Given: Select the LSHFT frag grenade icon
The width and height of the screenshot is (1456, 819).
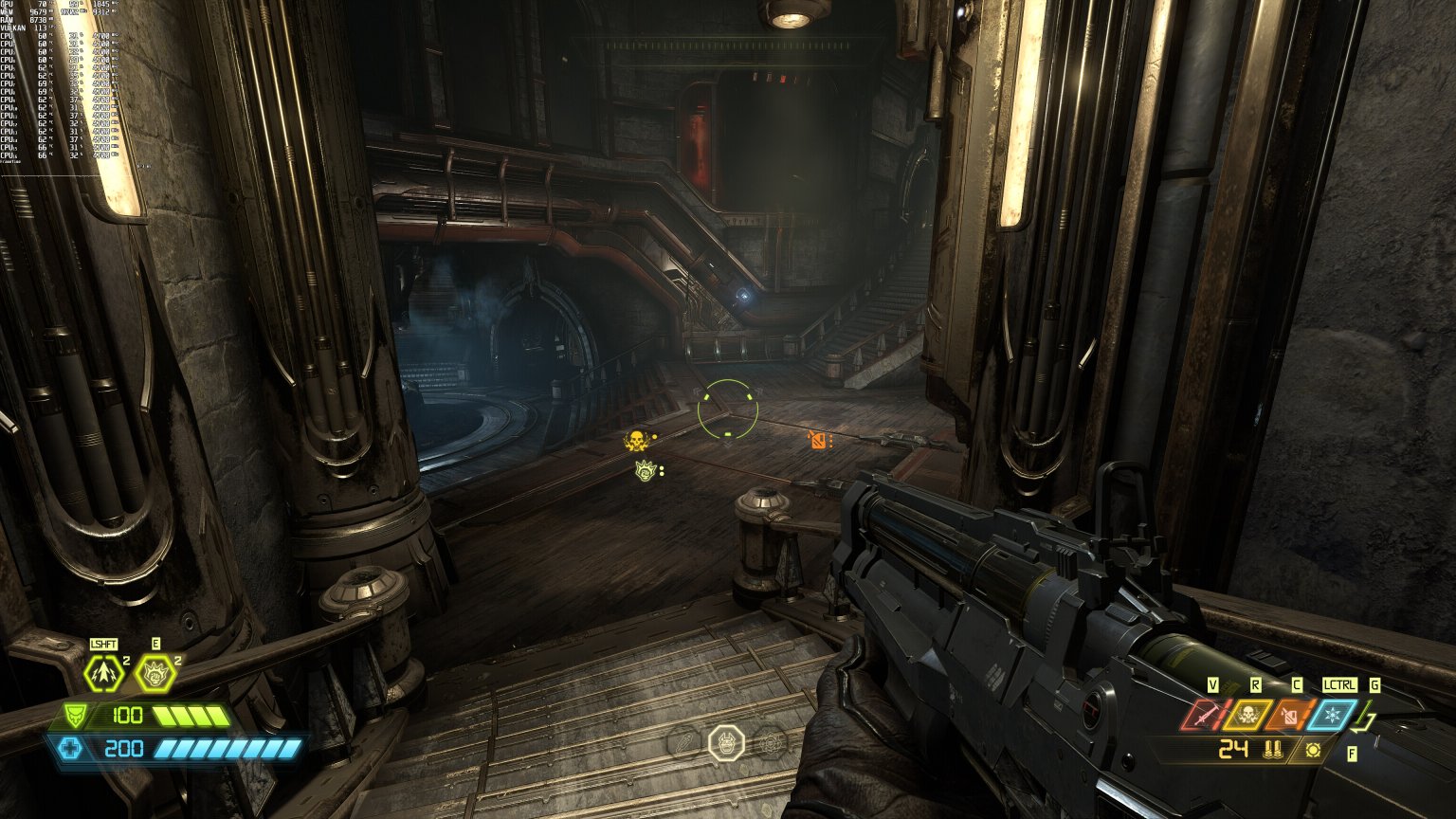Looking at the screenshot, I should click(102, 672).
